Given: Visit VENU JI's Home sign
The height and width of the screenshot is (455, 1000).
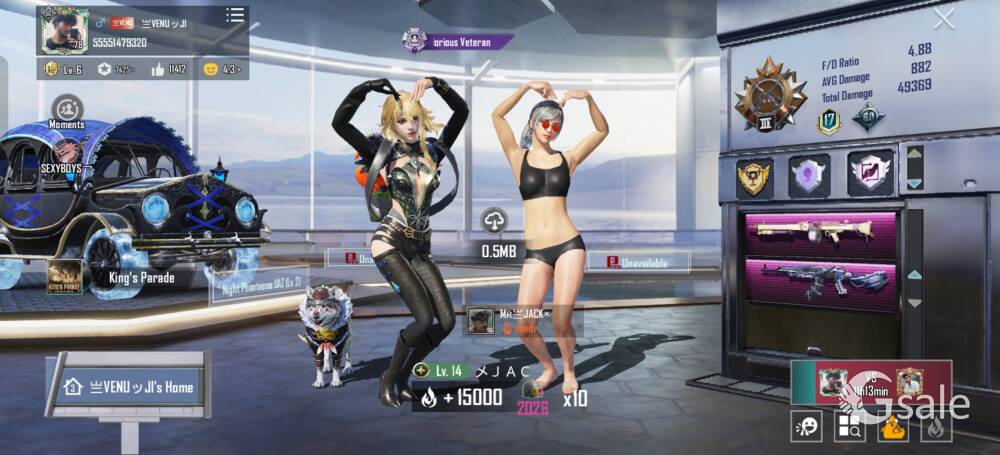Looking at the screenshot, I should point(130,386).
